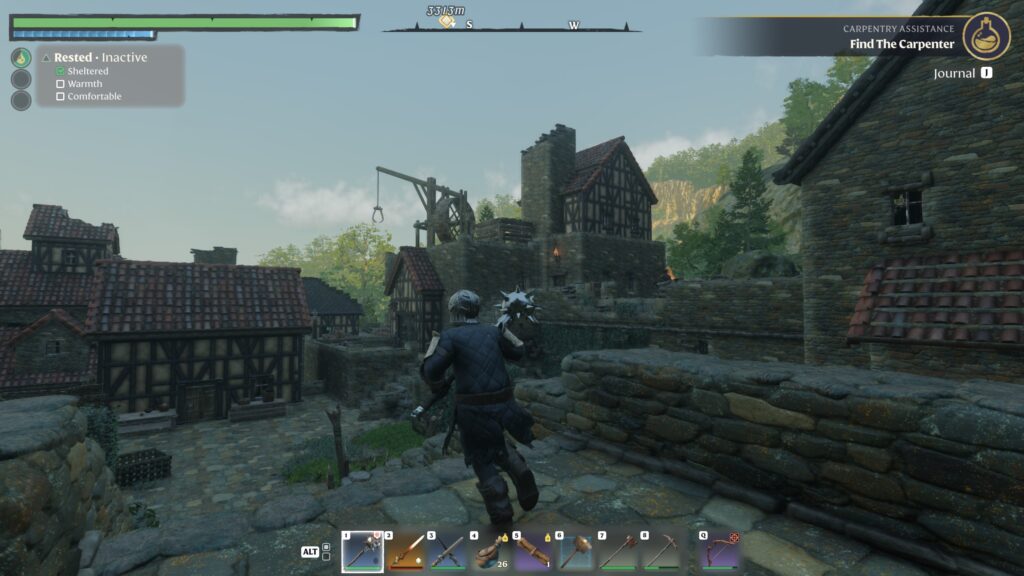Equip the pickaxe in hotbar slot 8
This screenshot has width=1024, height=576.
click(661, 551)
